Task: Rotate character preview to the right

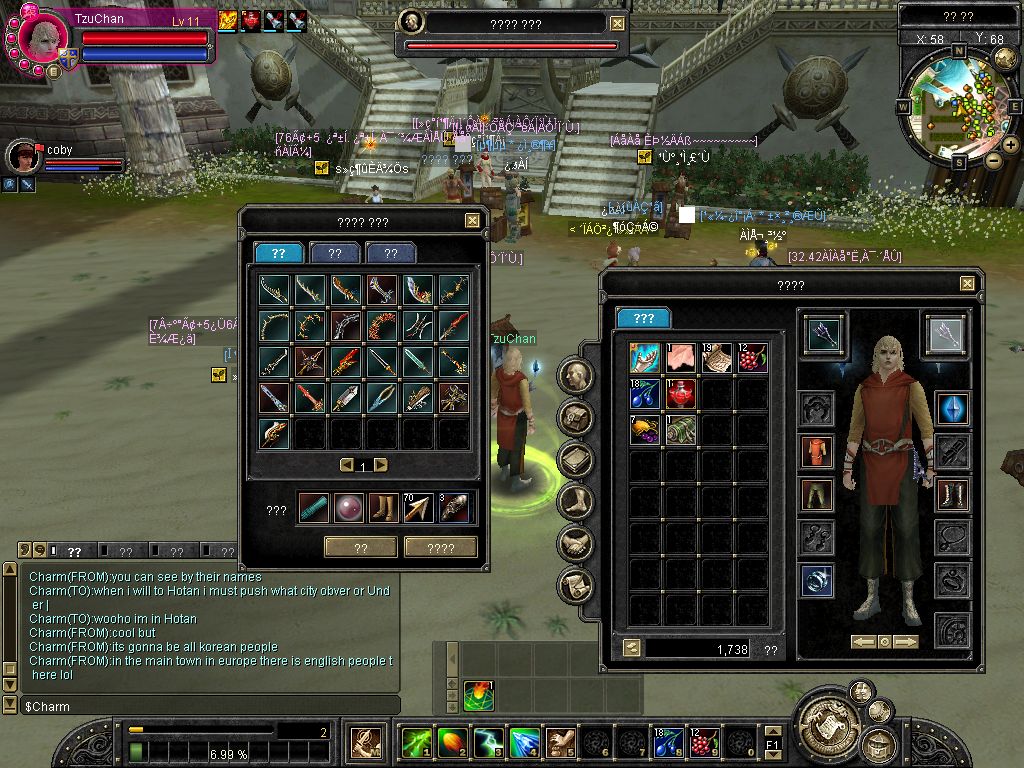Action: click(x=906, y=642)
